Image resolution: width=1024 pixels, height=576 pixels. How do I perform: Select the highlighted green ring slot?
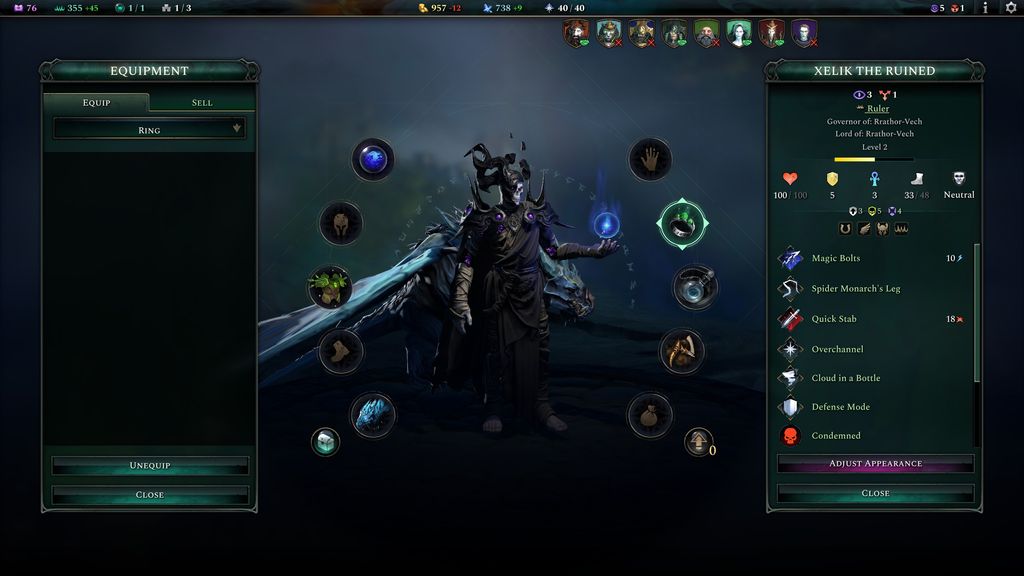[x=682, y=225]
